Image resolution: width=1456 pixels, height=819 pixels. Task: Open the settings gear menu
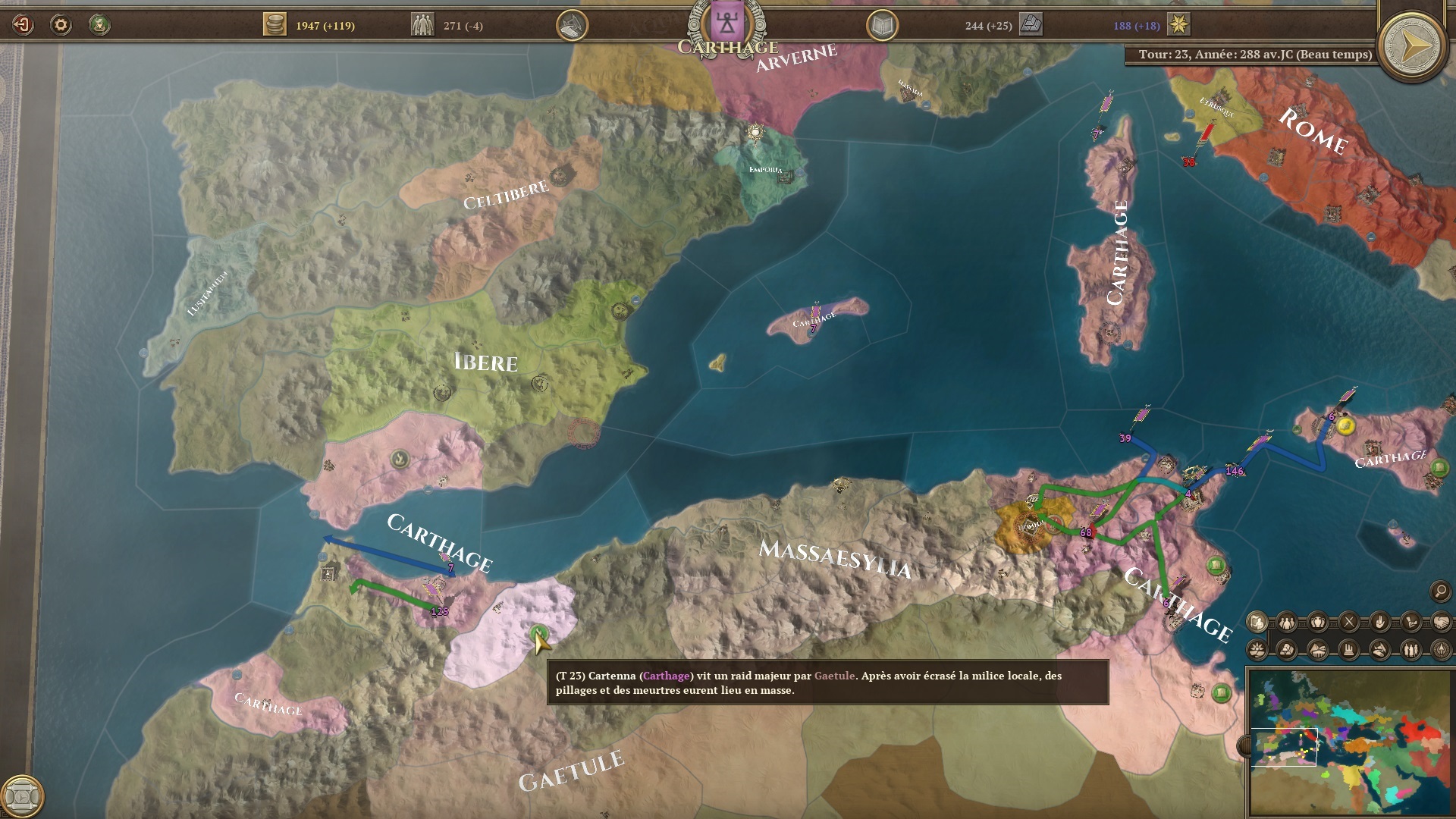pos(61,25)
